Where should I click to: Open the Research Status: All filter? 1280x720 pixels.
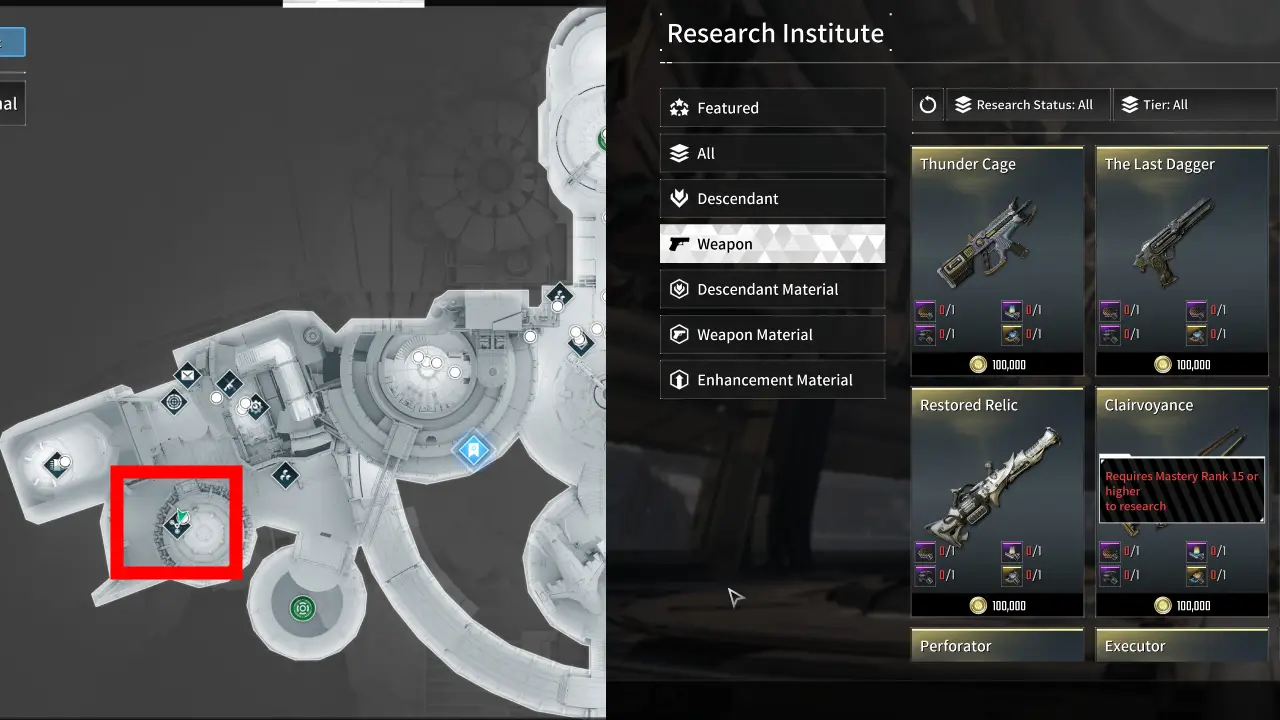[x=1027, y=104]
